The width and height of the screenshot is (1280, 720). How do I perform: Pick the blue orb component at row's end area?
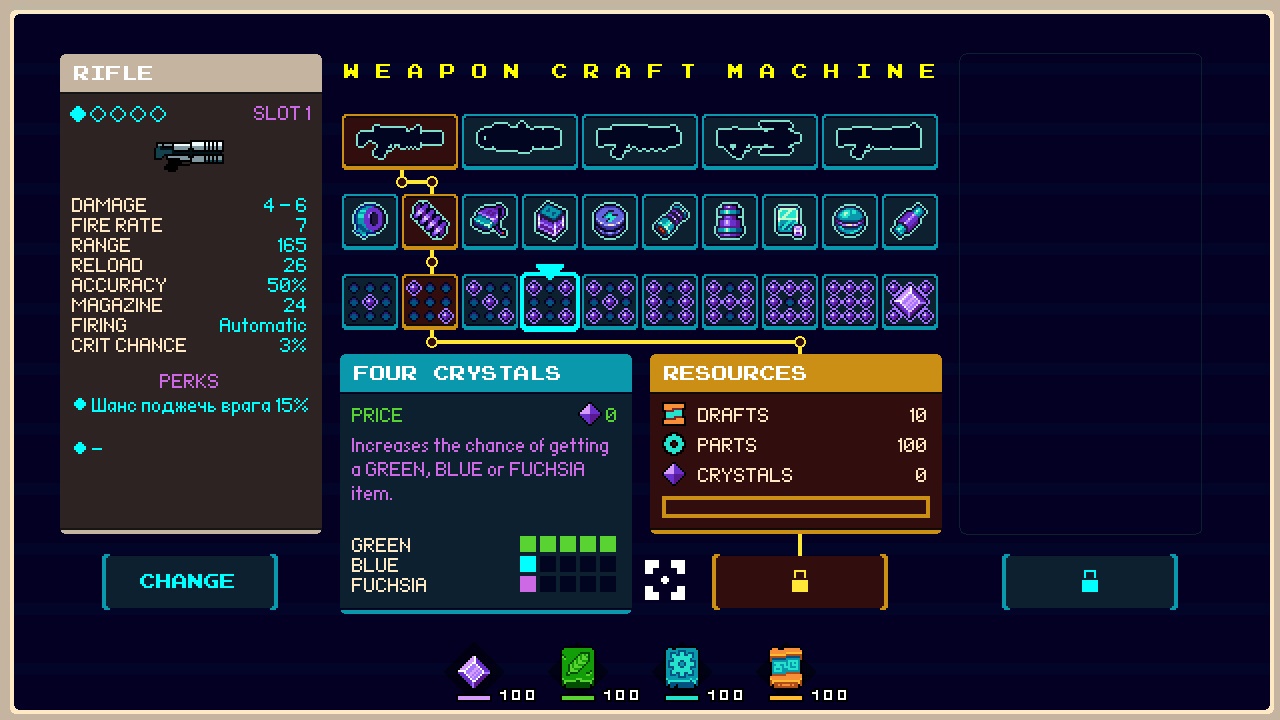[x=850, y=221]
